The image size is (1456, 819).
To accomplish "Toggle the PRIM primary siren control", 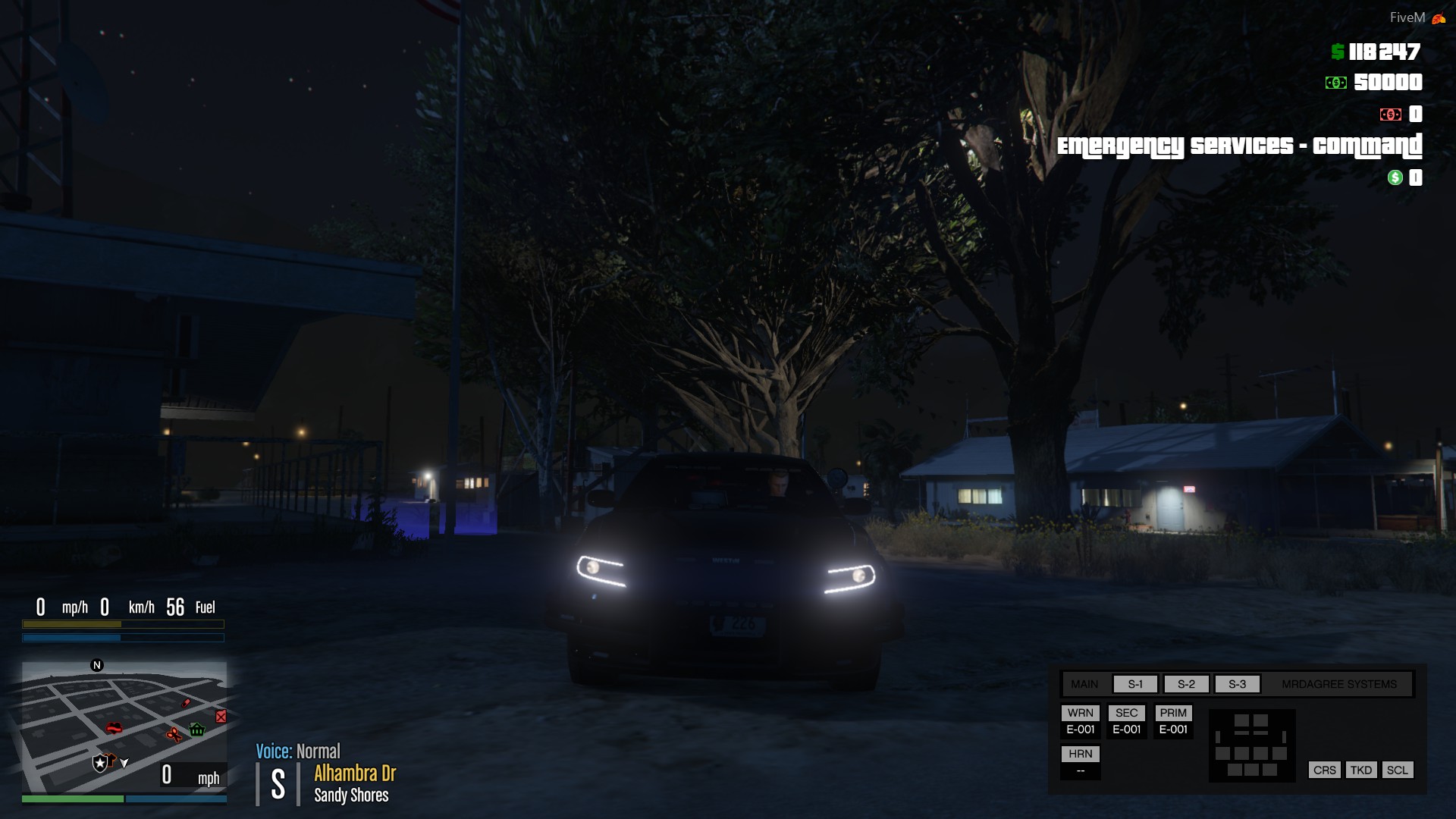I will (x=1173, y=713).
